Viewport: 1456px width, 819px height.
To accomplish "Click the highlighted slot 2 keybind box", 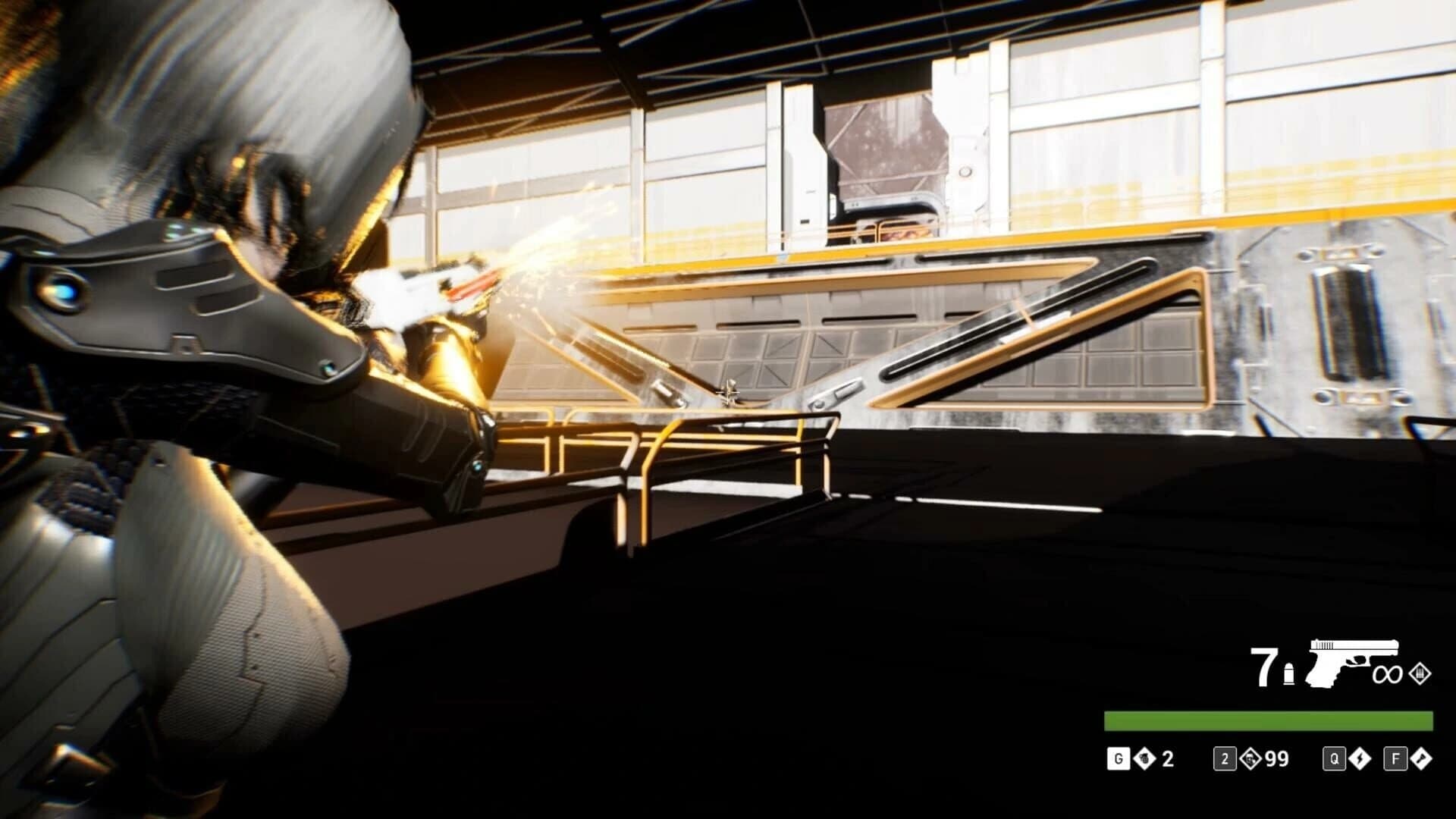I will coord(1225,758).
